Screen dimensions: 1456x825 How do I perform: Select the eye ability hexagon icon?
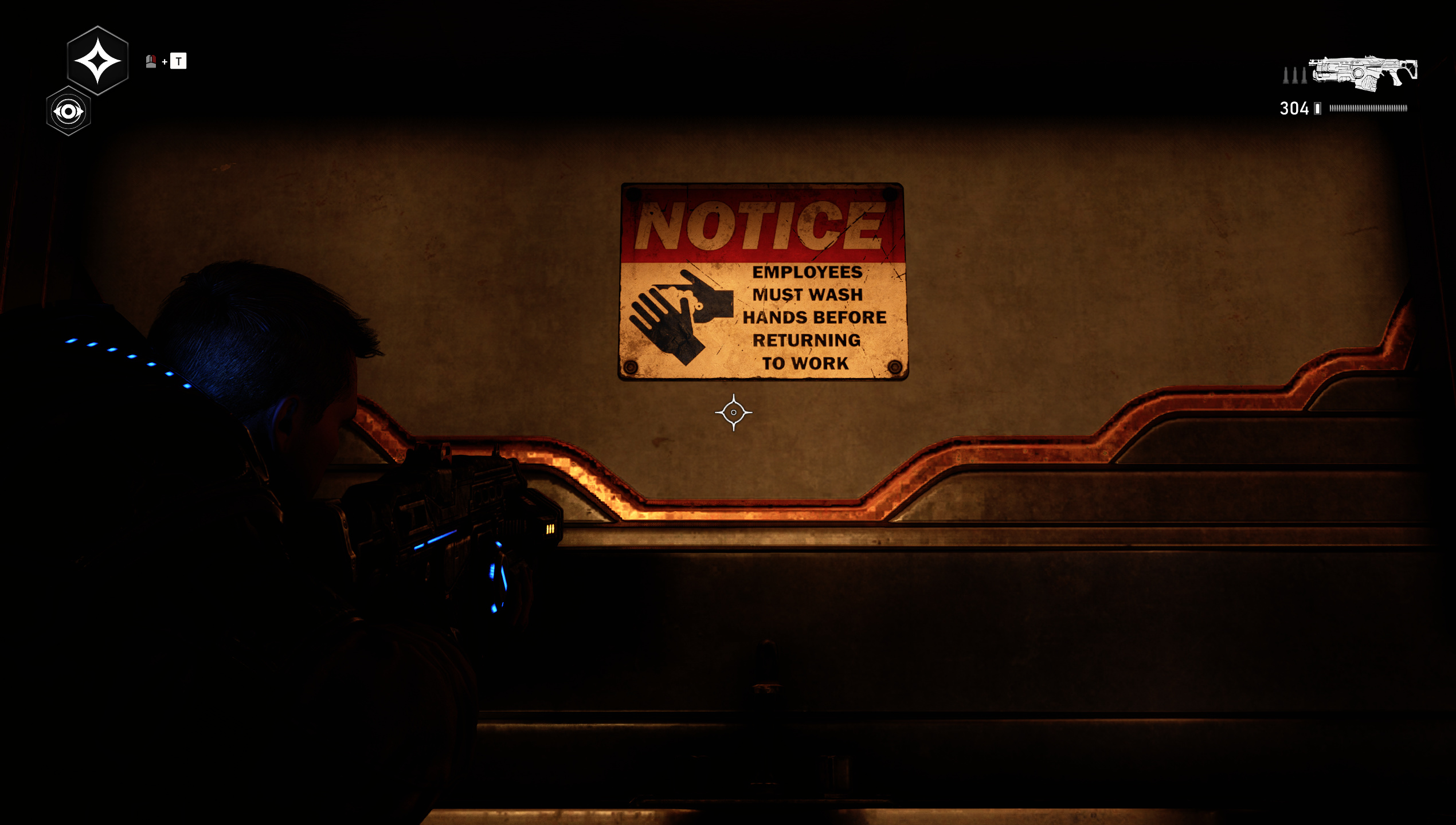68,111
